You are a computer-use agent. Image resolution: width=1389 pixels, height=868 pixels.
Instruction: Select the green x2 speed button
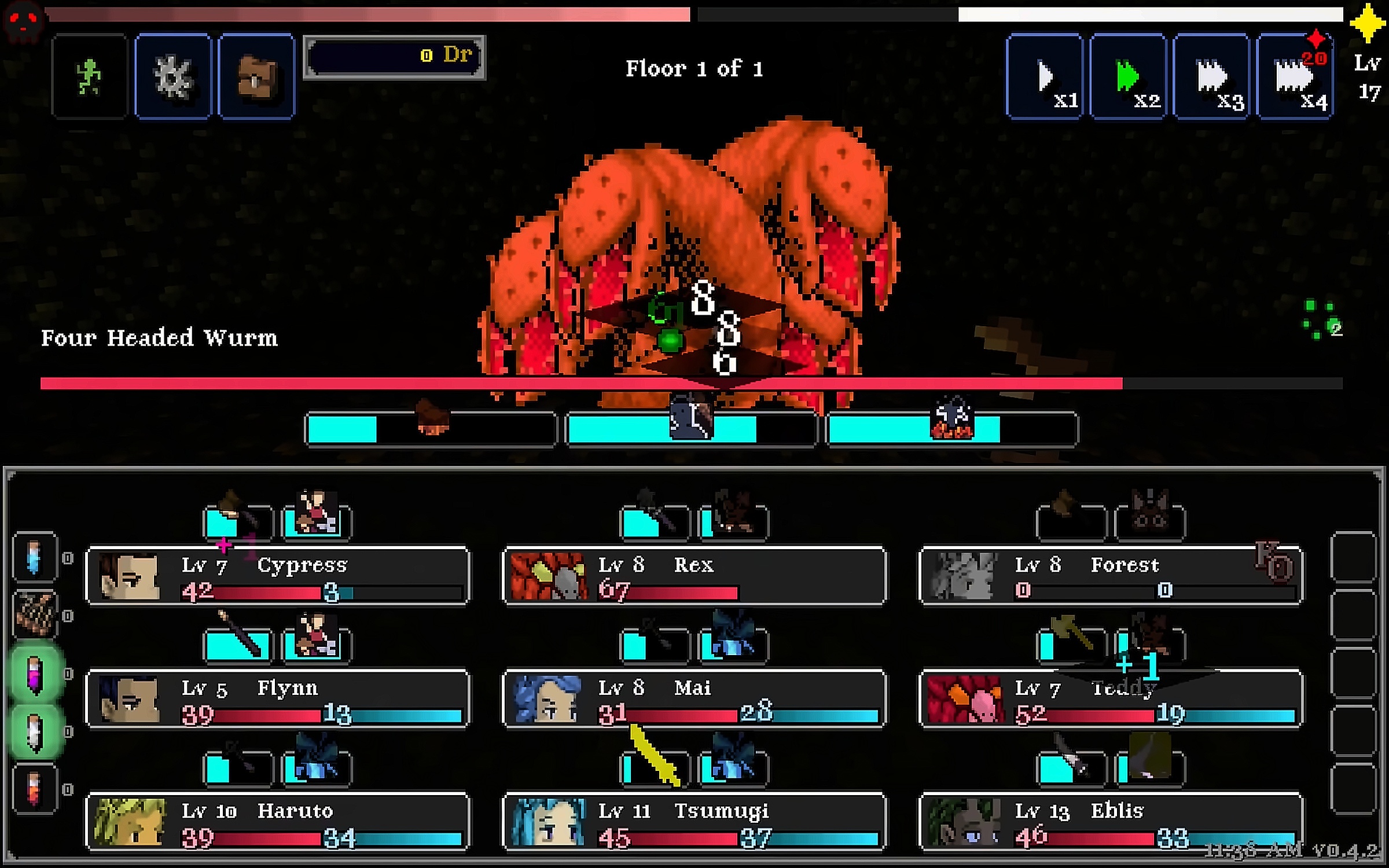(1128, 76)
